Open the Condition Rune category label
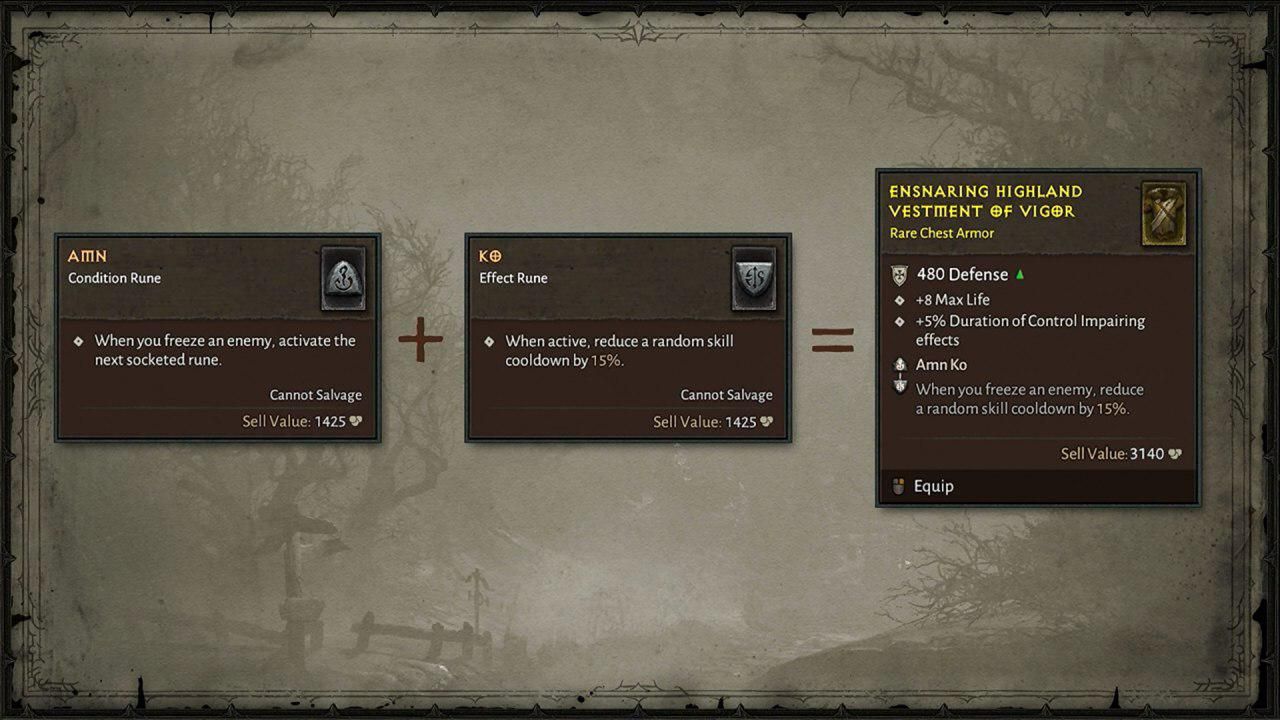1280x720 pixels. 112,278
